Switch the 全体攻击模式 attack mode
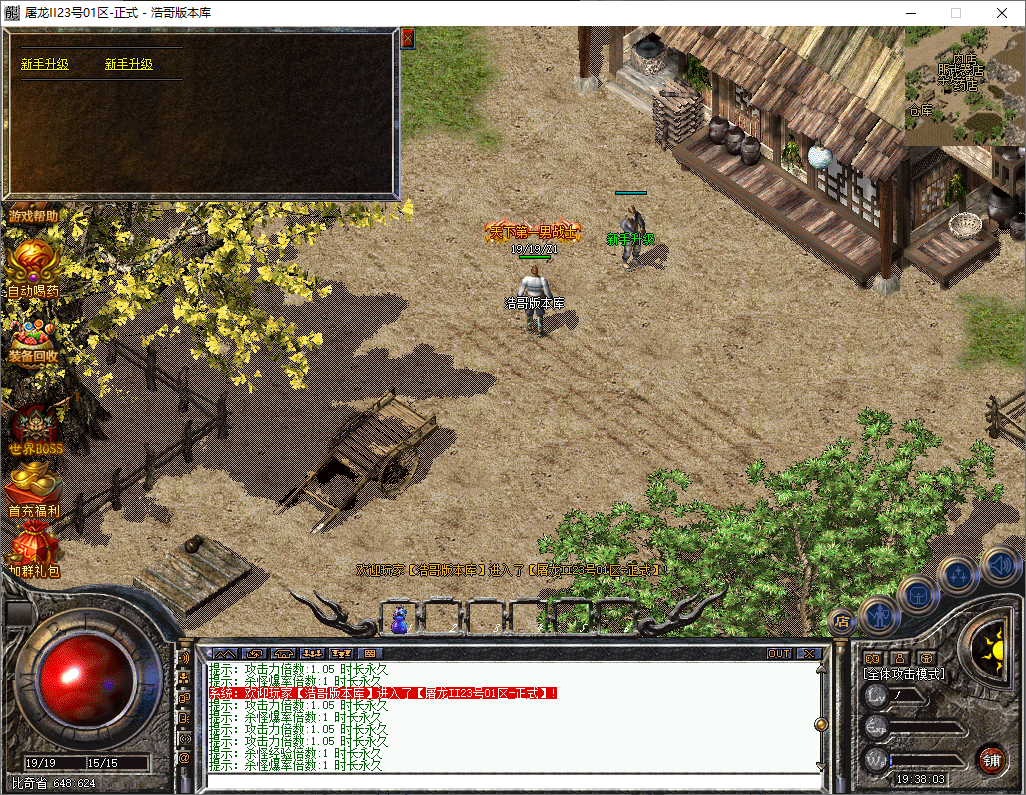 tap(904, 674)
